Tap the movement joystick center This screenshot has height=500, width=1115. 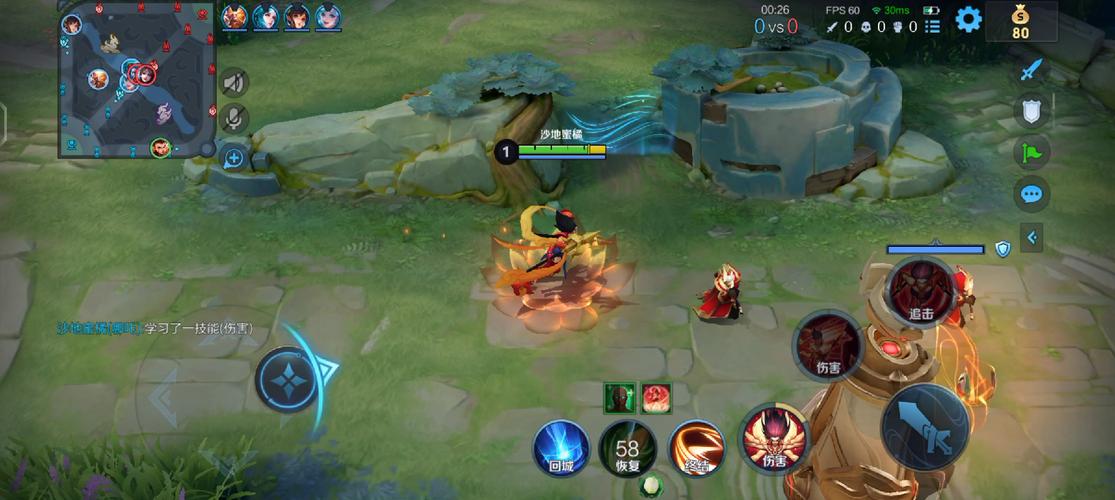288,378
